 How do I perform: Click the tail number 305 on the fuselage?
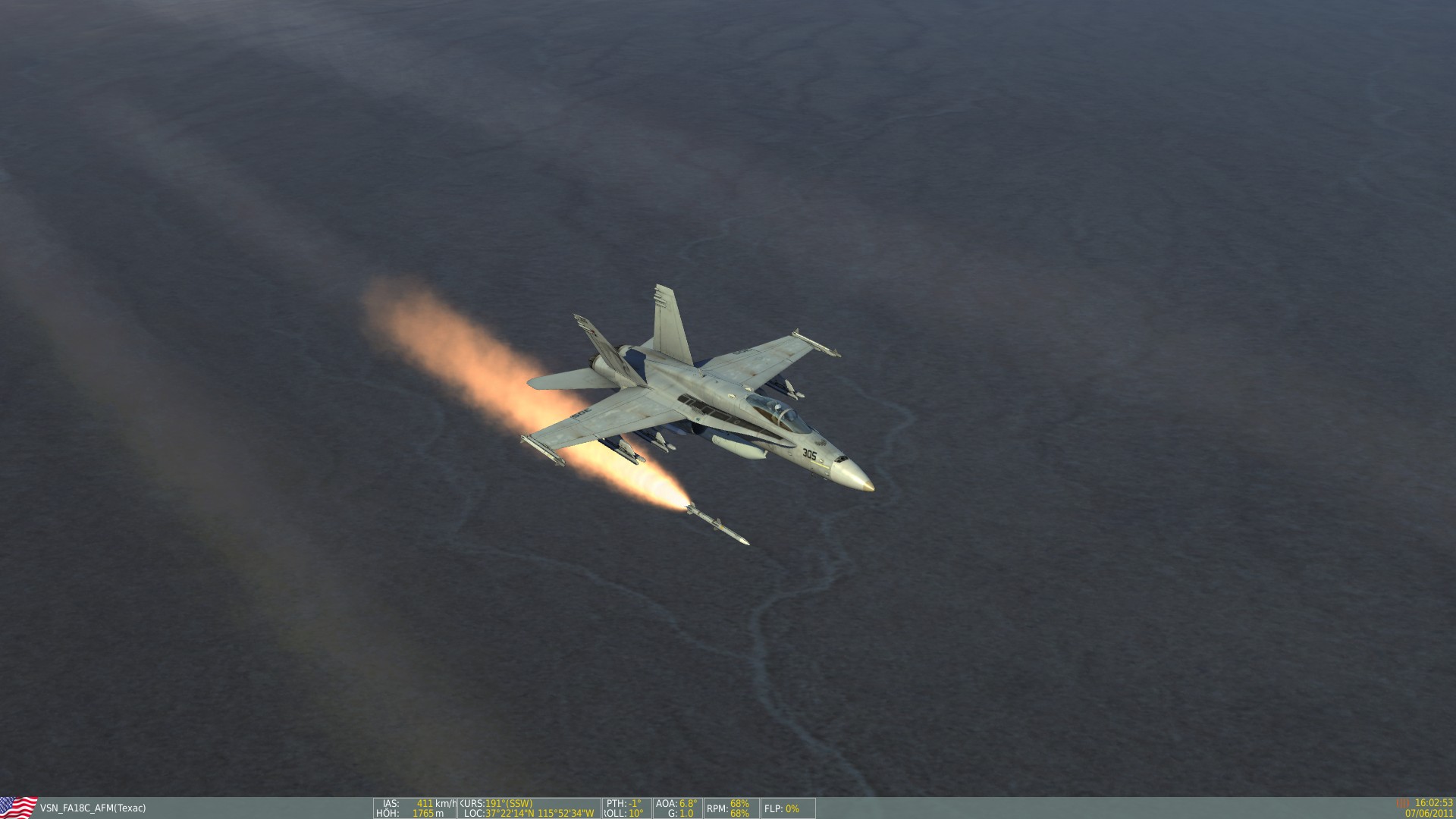(x=810, y=452)
